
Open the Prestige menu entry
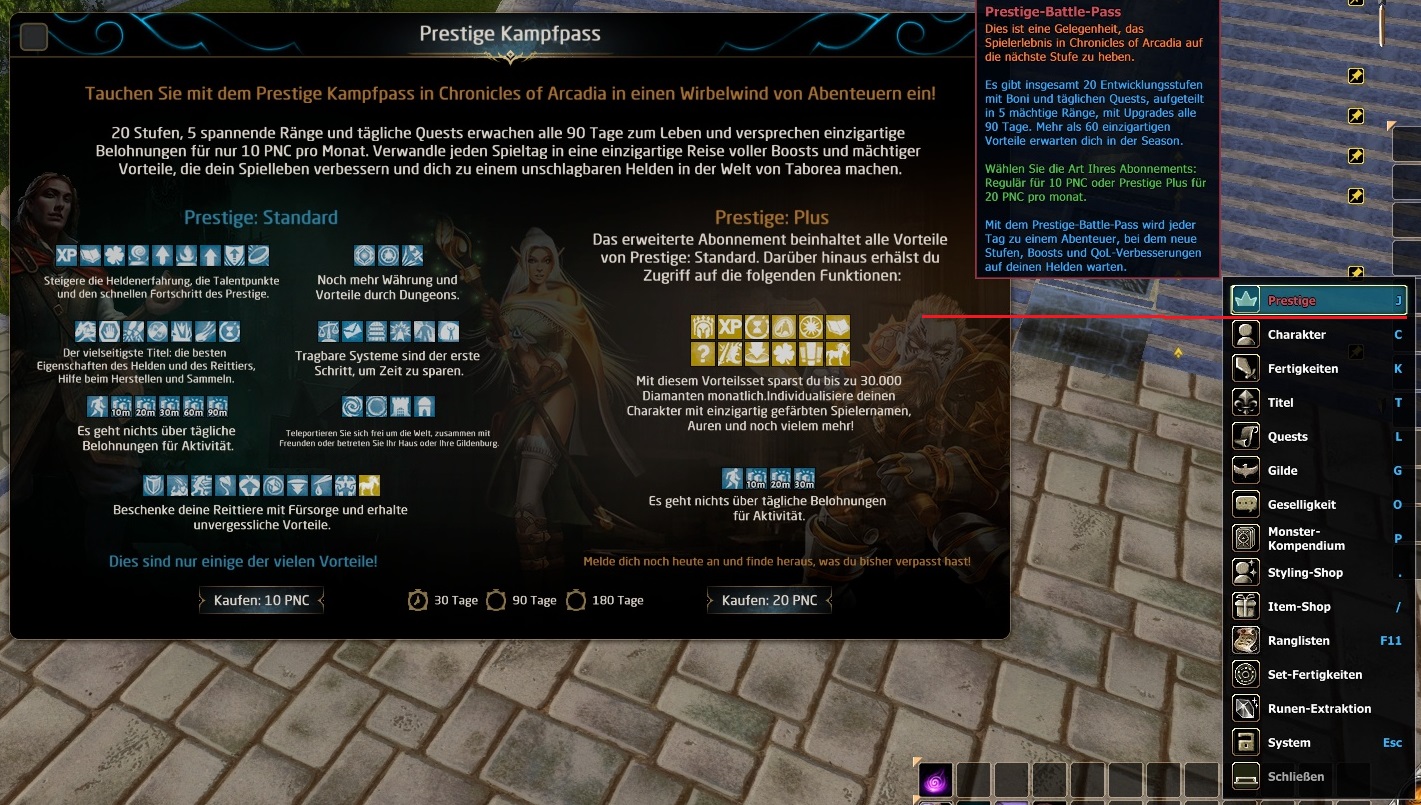[1318, 300]
